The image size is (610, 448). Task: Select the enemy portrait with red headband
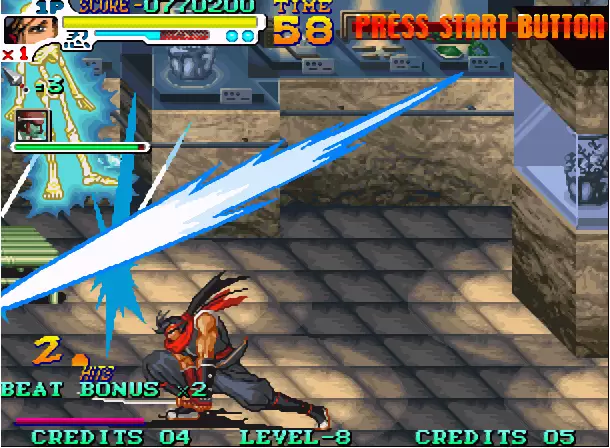[31, 124]
